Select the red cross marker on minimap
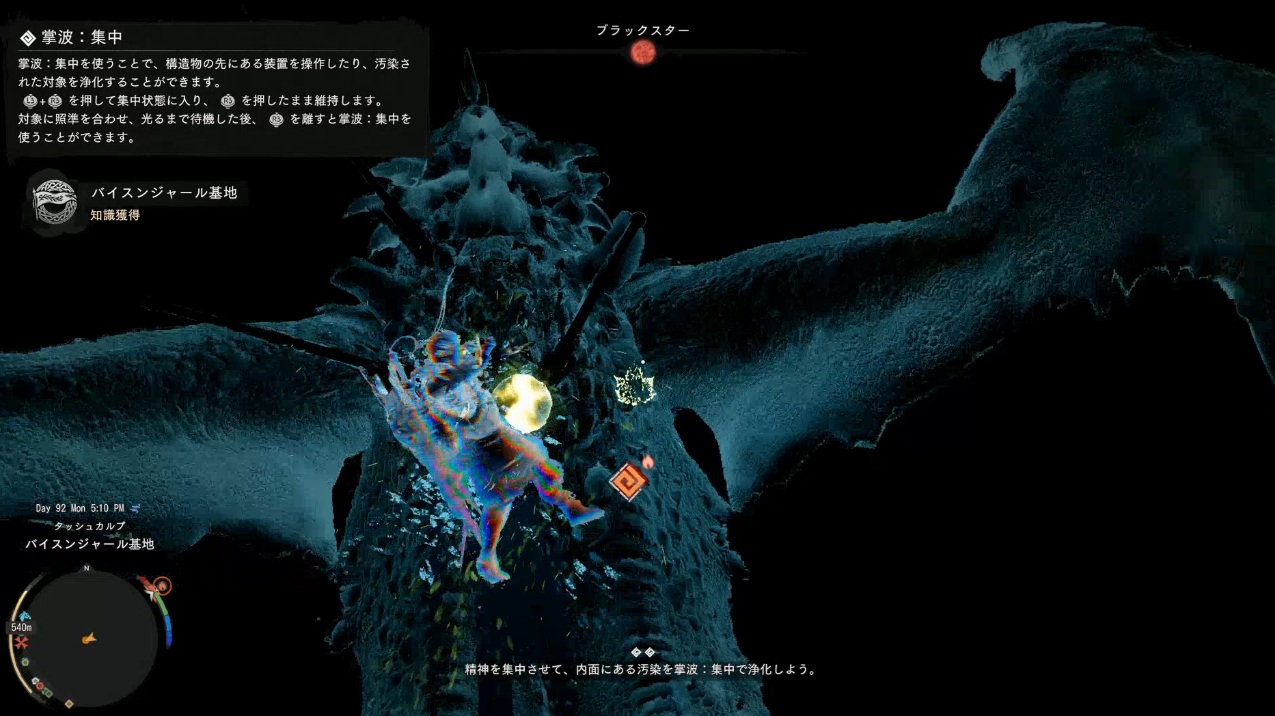Viewport: 1275px width, 716px height. coord(20,642)
